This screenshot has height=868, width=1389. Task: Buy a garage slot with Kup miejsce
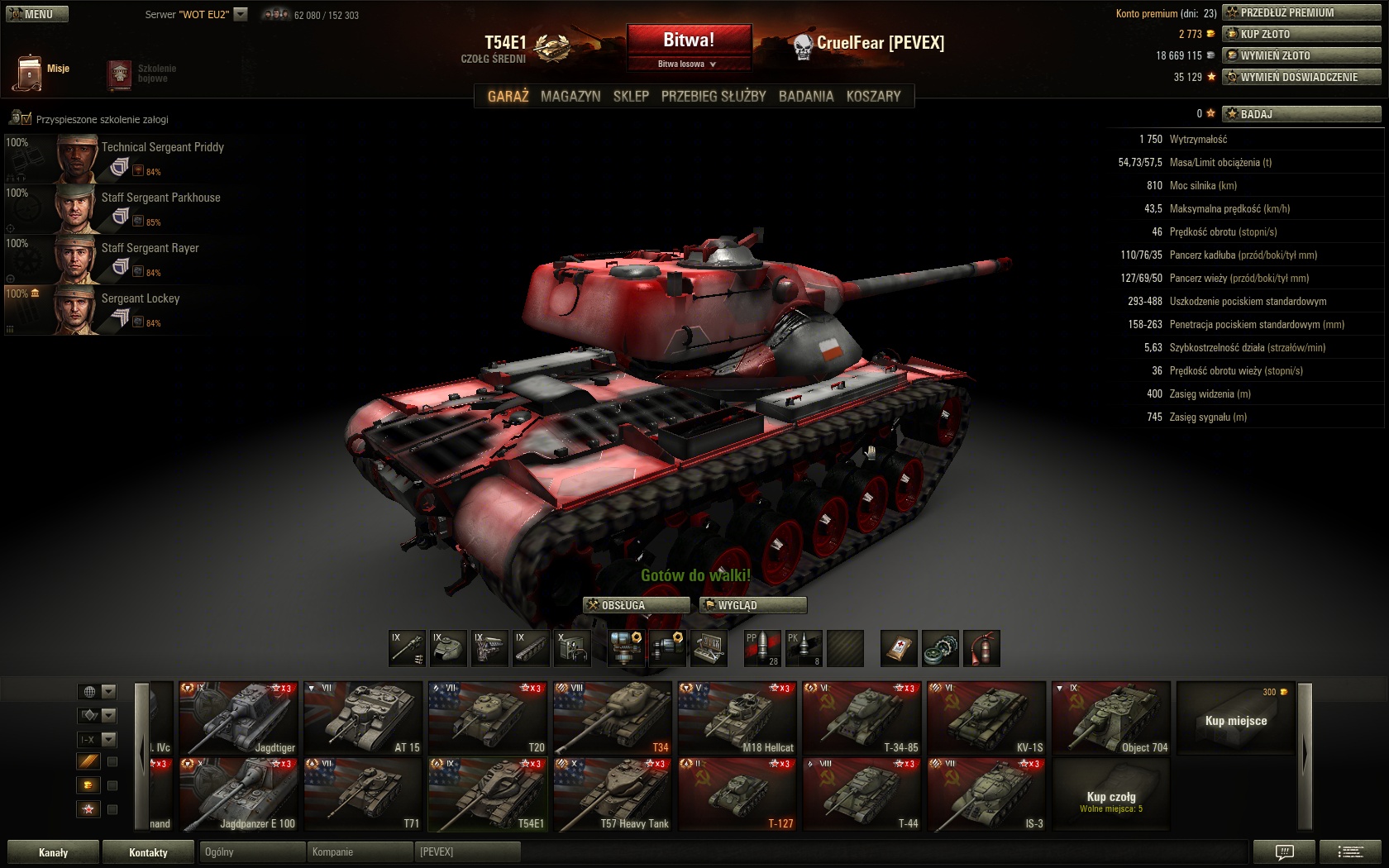(x=1235, y=718)
